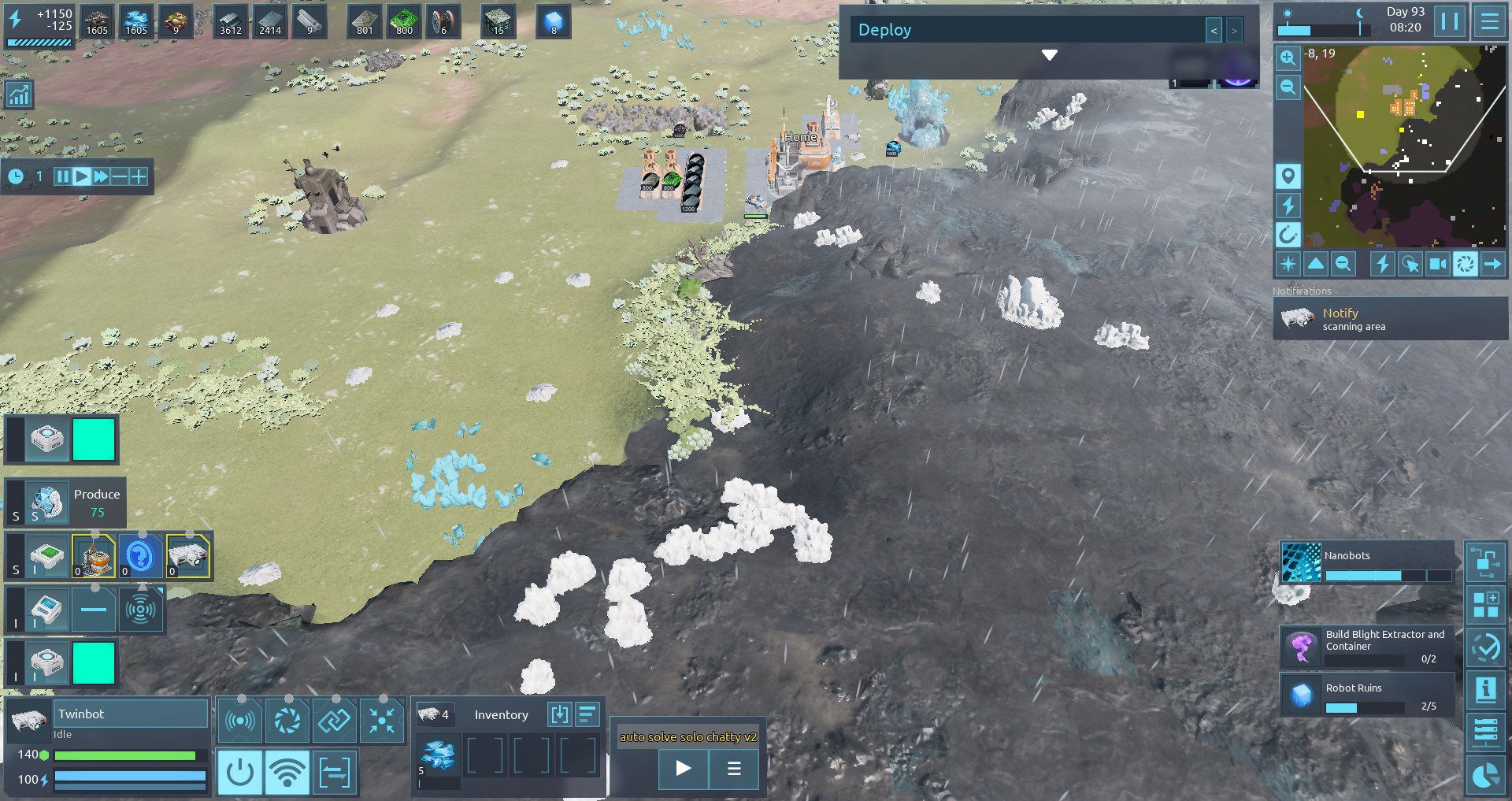Open the production statistics chart icon
Screen dimensions: 1512x801
point(19,95)
